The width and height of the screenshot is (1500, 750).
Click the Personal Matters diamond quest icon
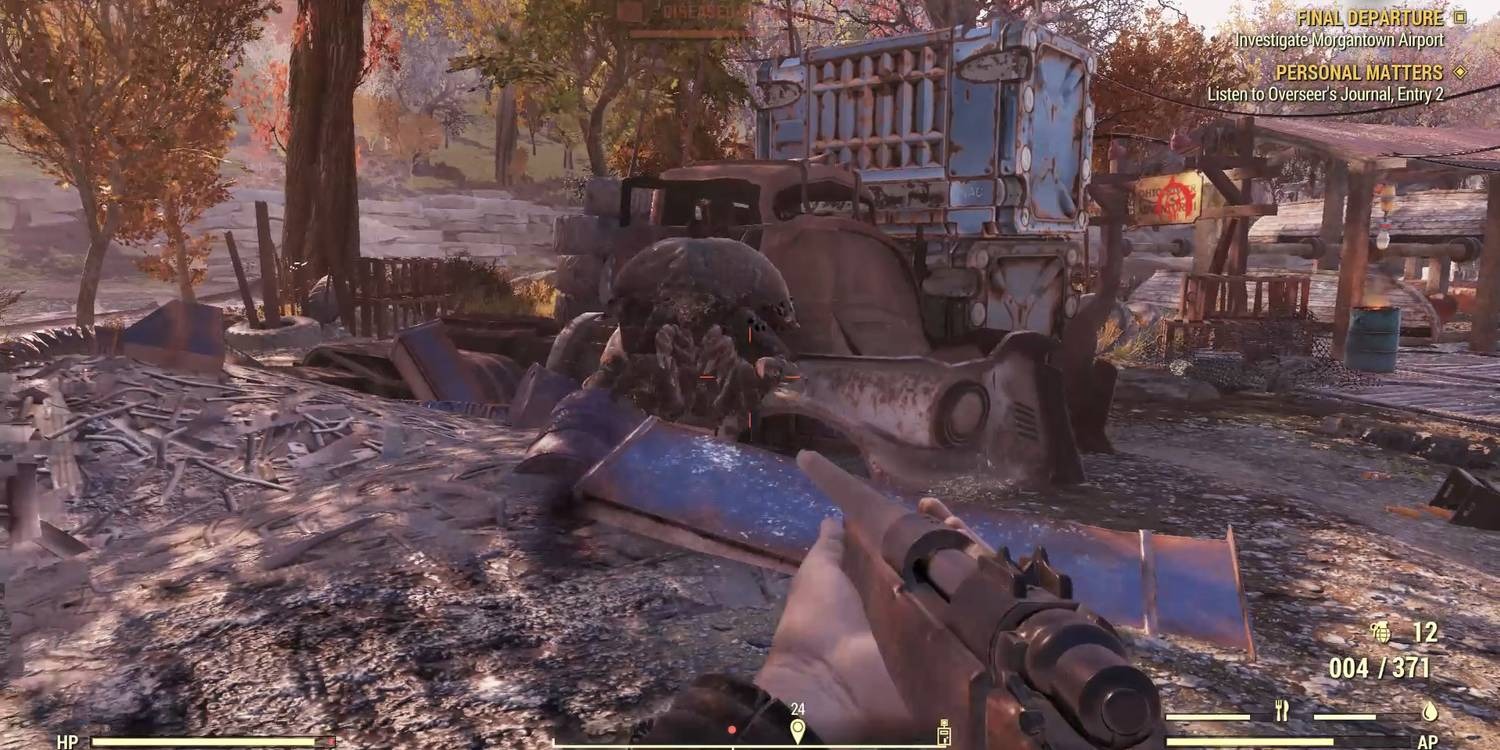[x=1460, y=71]
